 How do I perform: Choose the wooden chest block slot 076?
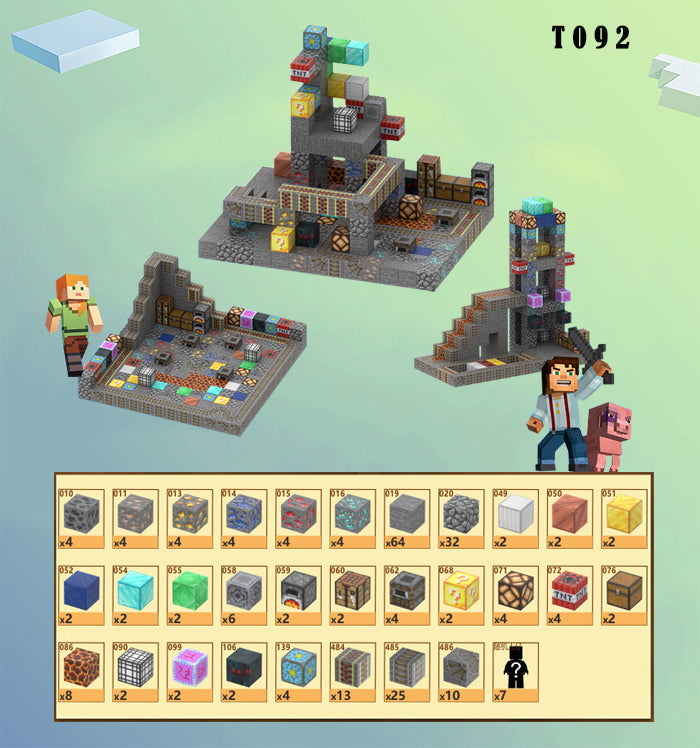[623, 592]
